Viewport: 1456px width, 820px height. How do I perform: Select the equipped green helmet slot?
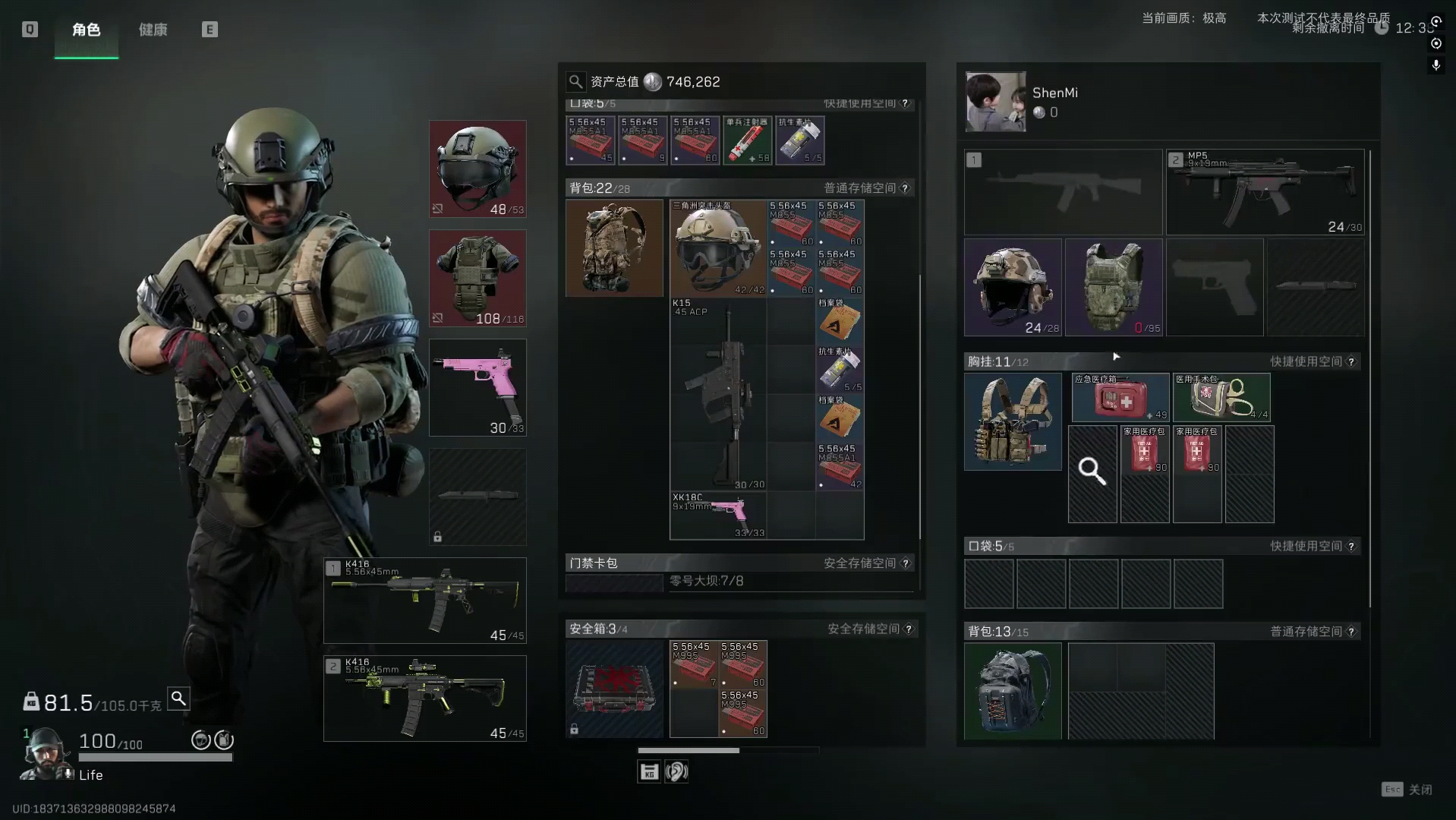tap(477, 169)
